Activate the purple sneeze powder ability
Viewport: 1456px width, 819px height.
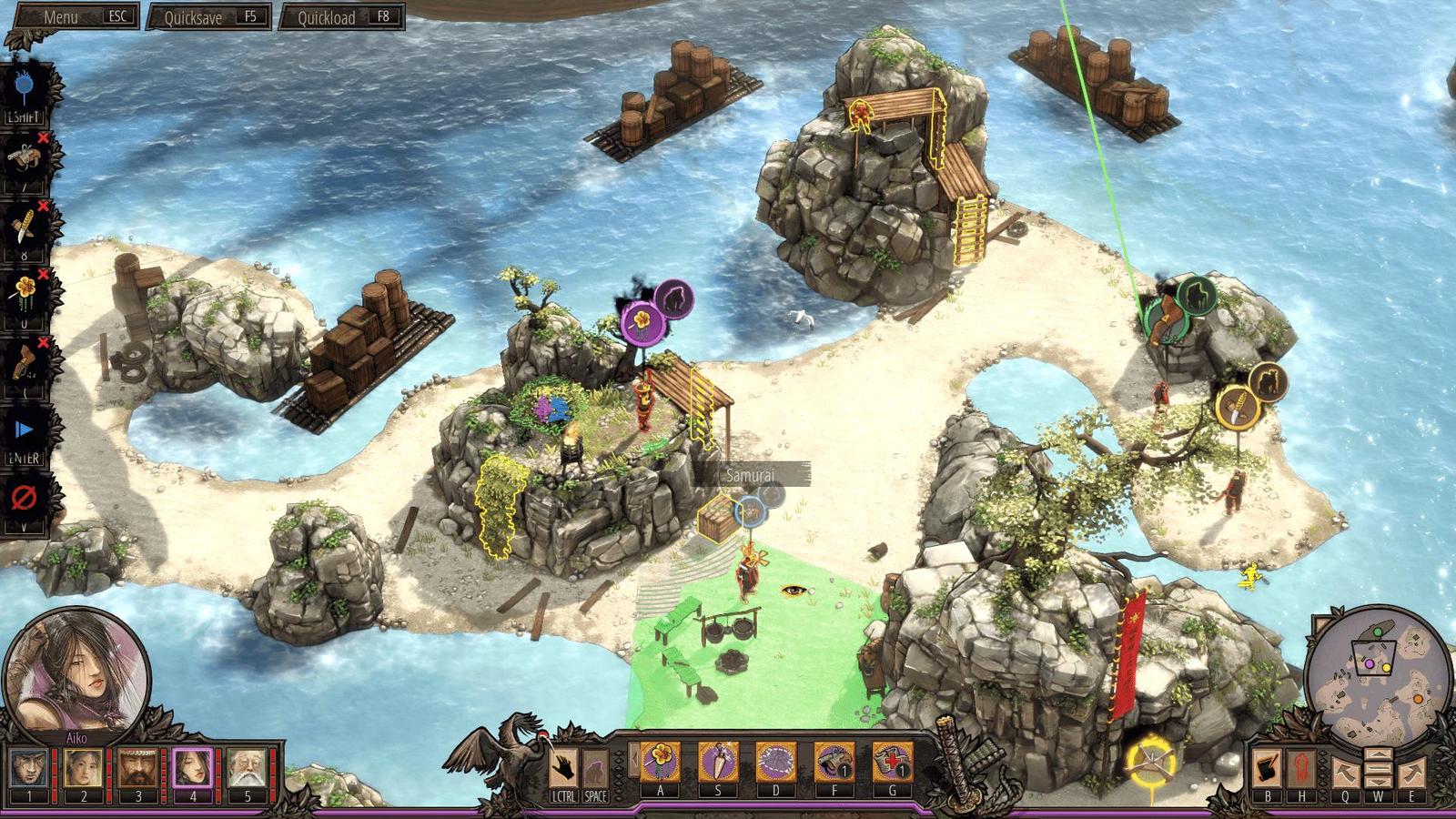(775, 761)
